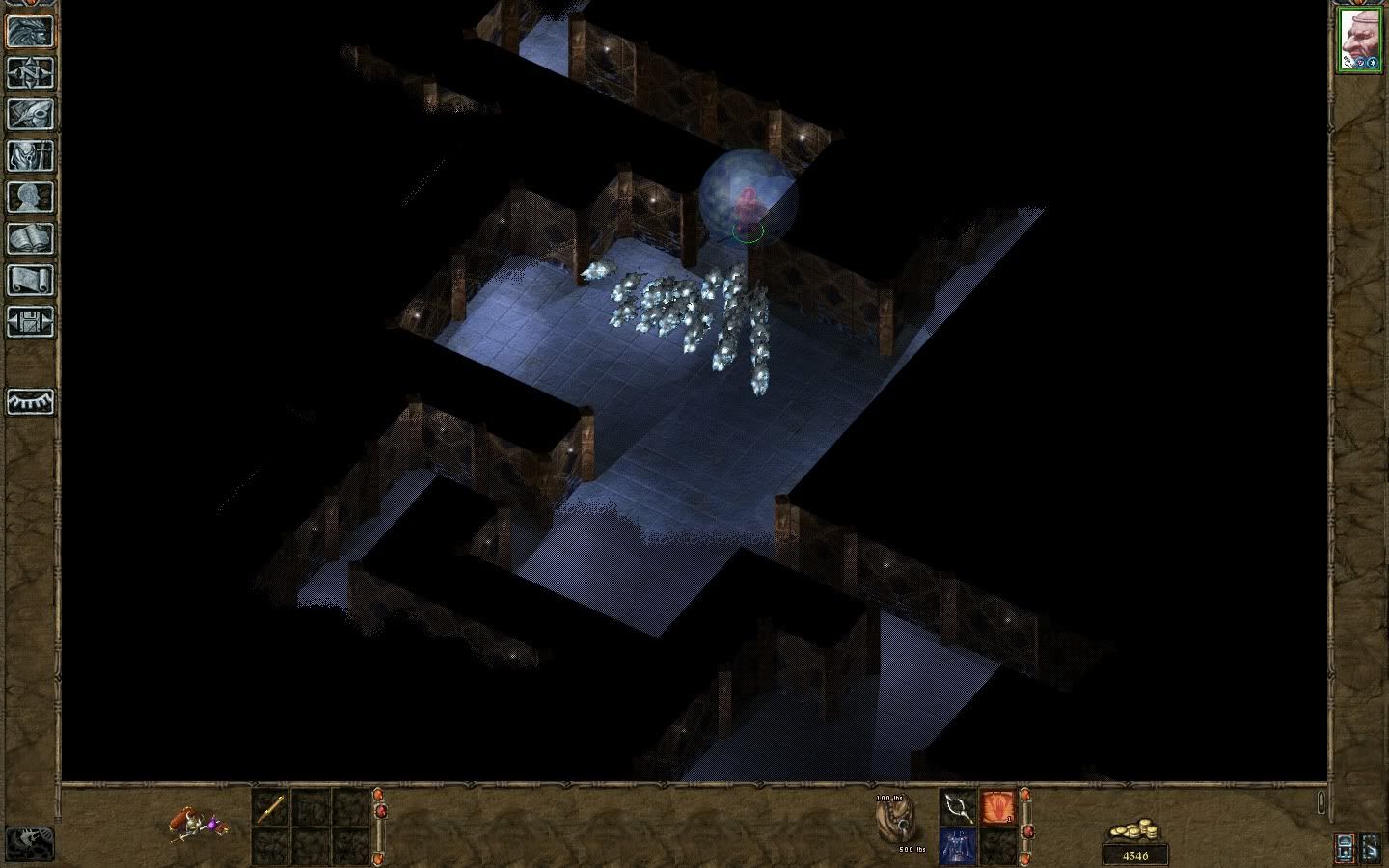
Task: Select the character portrait
Action: point(1360,41)
